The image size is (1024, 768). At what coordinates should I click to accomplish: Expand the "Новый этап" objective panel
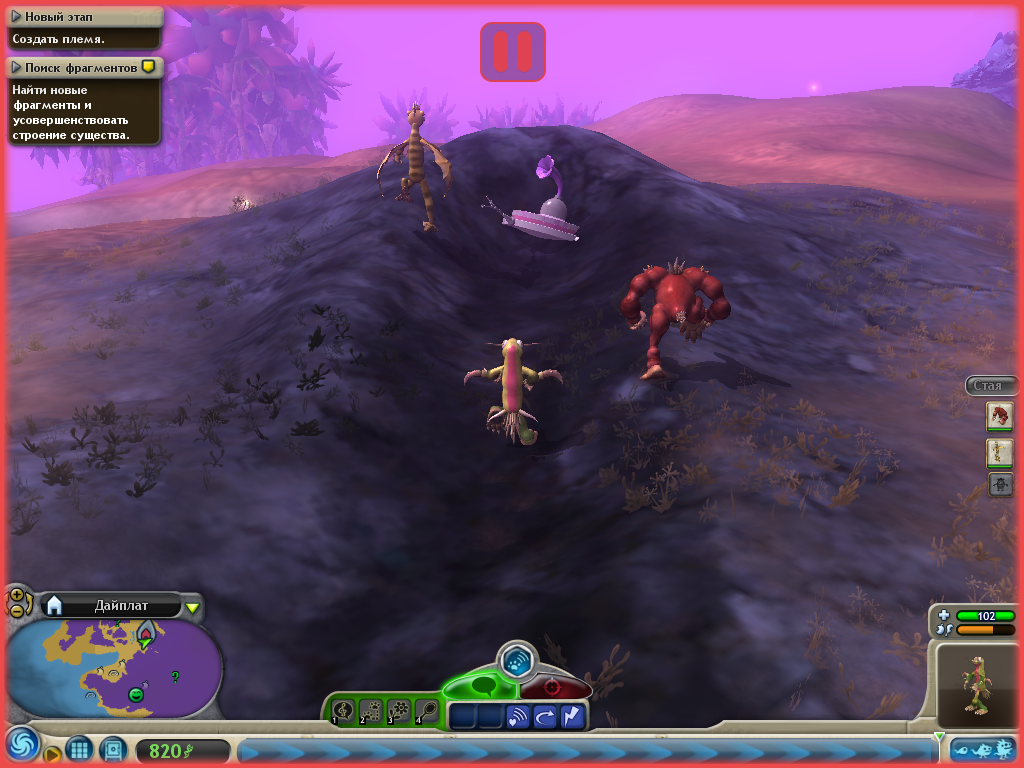[16, 16]
